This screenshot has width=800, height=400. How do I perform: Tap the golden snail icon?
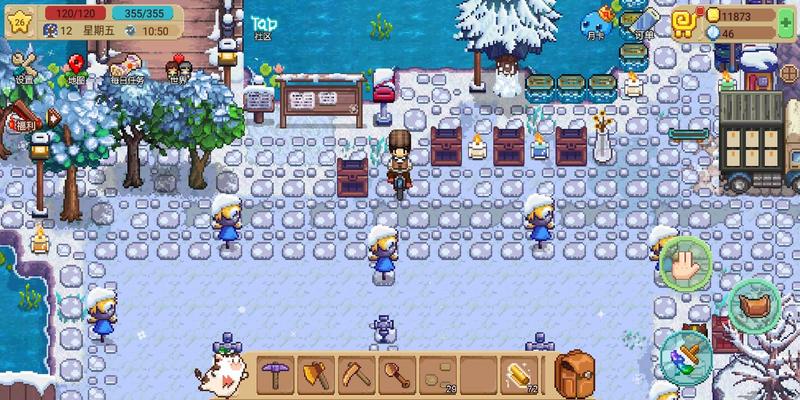click(685, 21)
